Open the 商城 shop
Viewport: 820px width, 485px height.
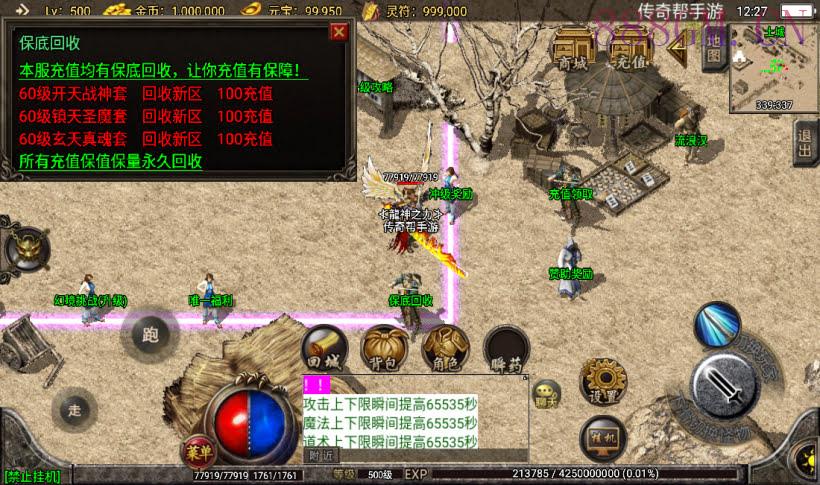click(573, 50)
